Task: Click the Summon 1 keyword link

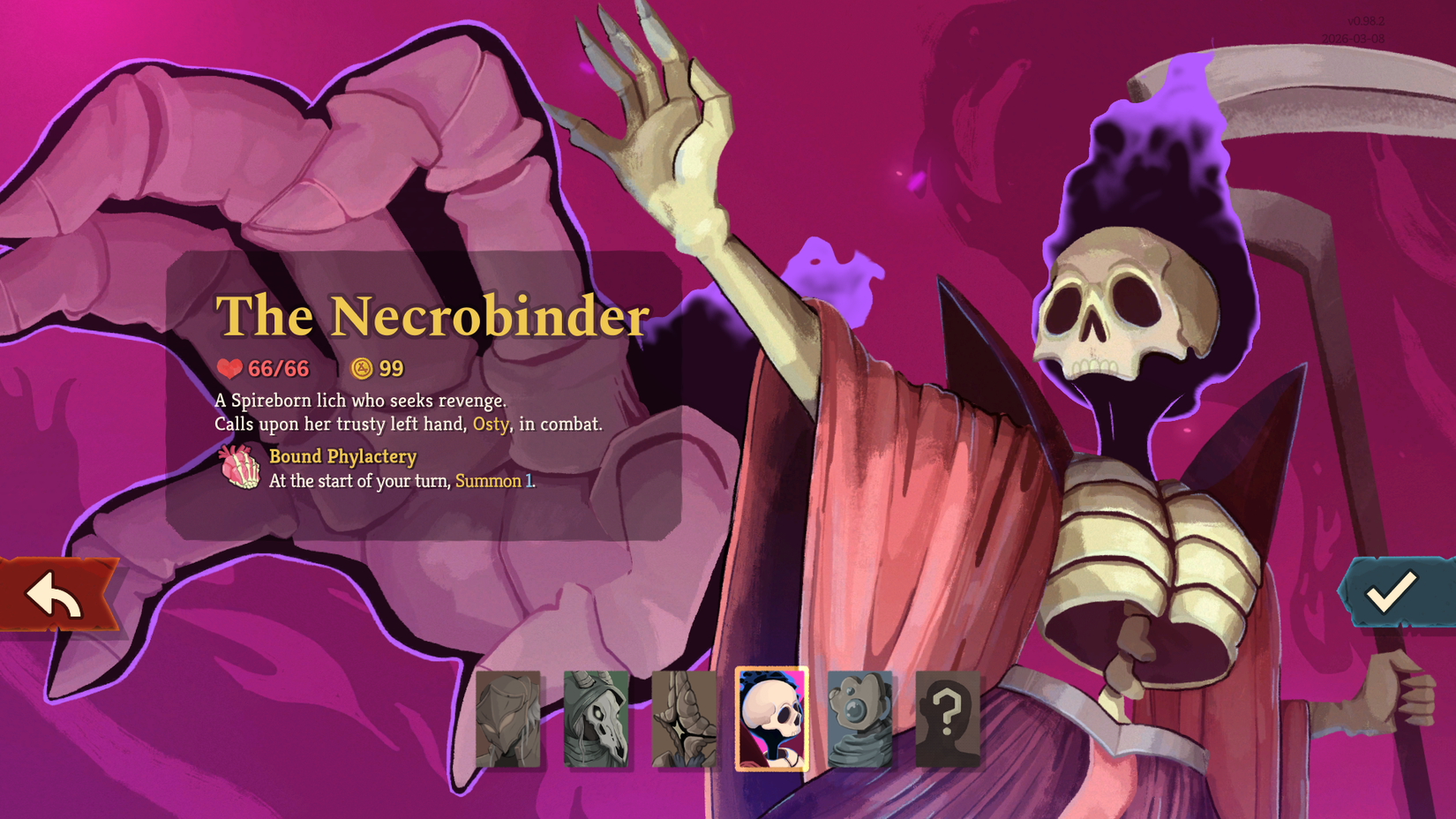Action: coord(492,482)
